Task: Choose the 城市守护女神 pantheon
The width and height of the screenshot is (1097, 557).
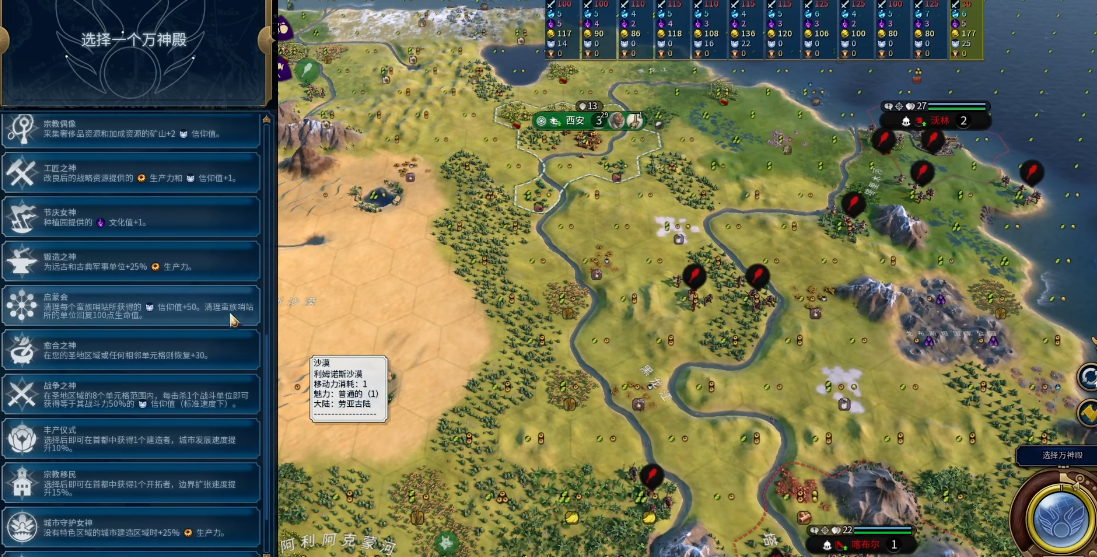Action: coord(131,526)
